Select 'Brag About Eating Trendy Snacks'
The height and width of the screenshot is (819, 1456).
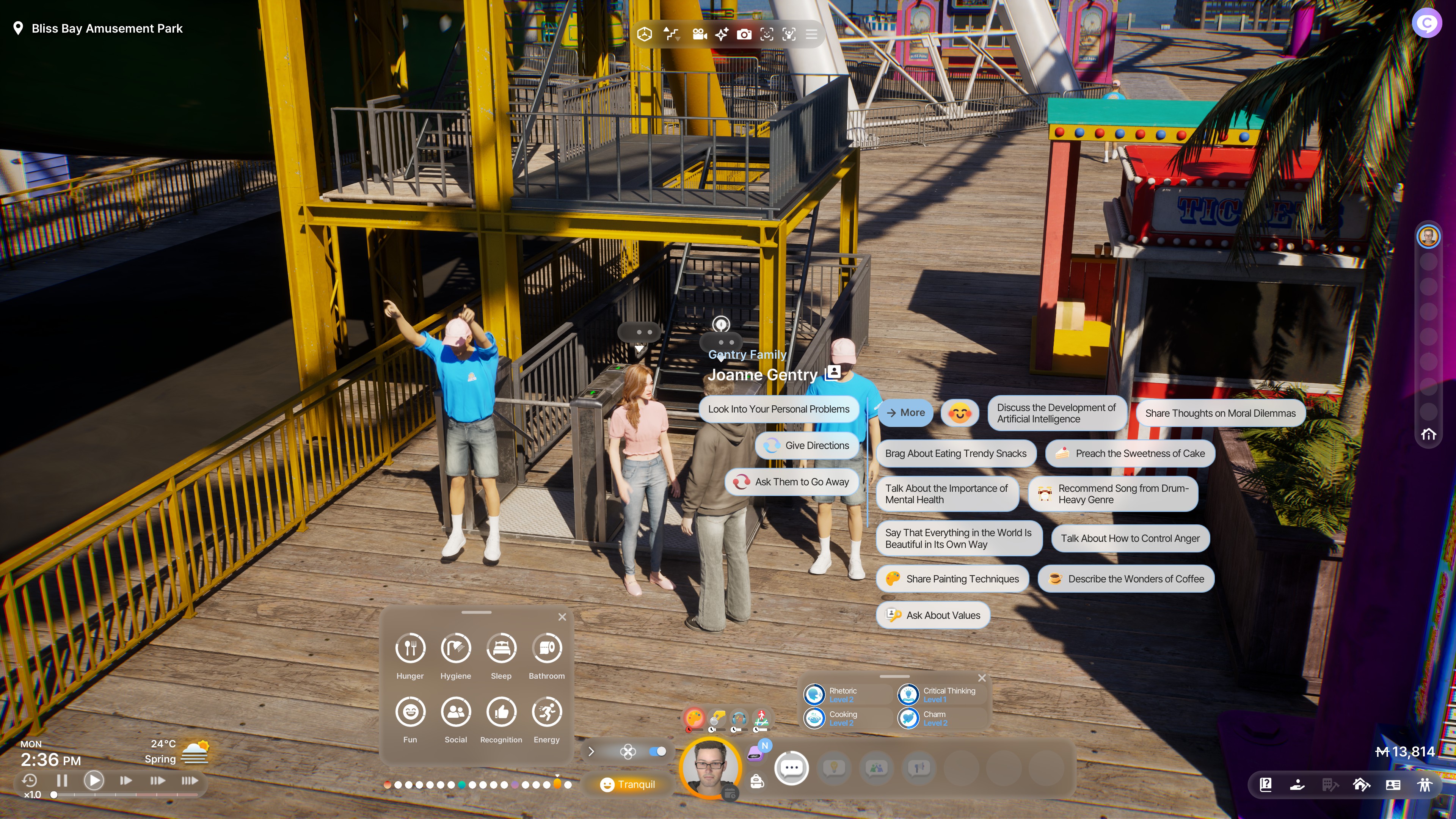tap(955, 453)
